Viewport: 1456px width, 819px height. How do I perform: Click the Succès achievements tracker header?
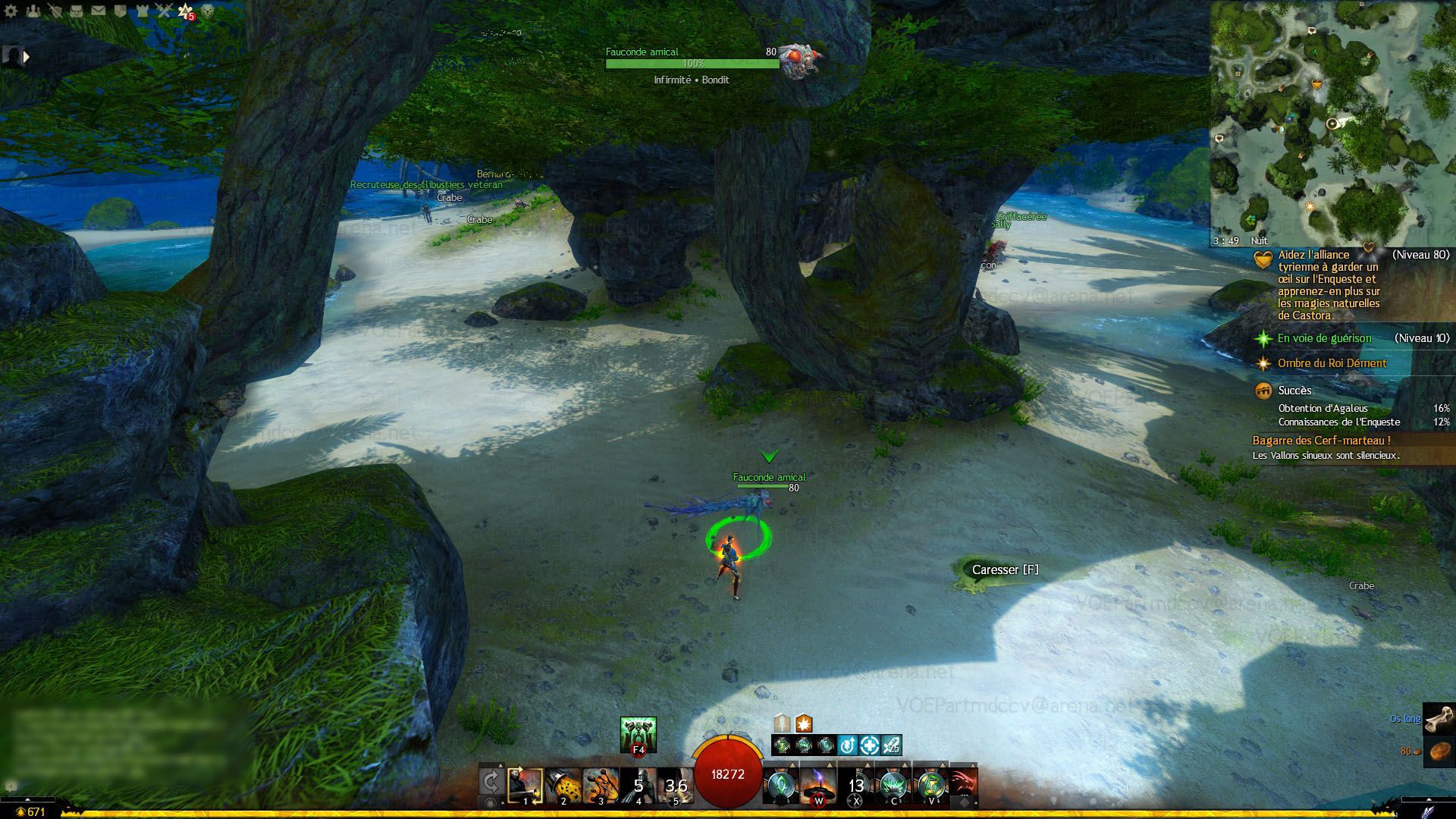coord(1294,391)
